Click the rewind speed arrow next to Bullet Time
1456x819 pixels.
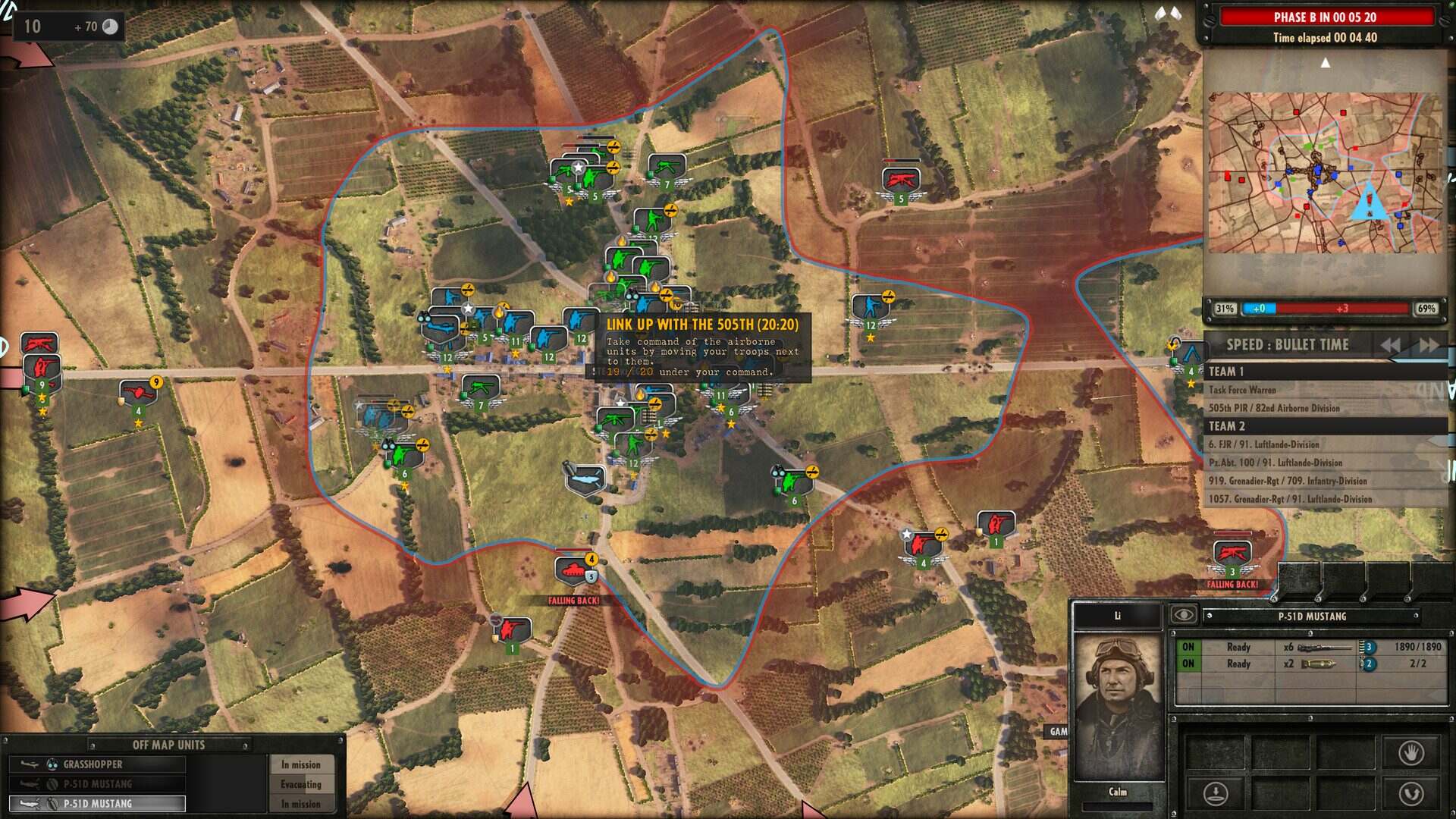tap(1390, 345)
